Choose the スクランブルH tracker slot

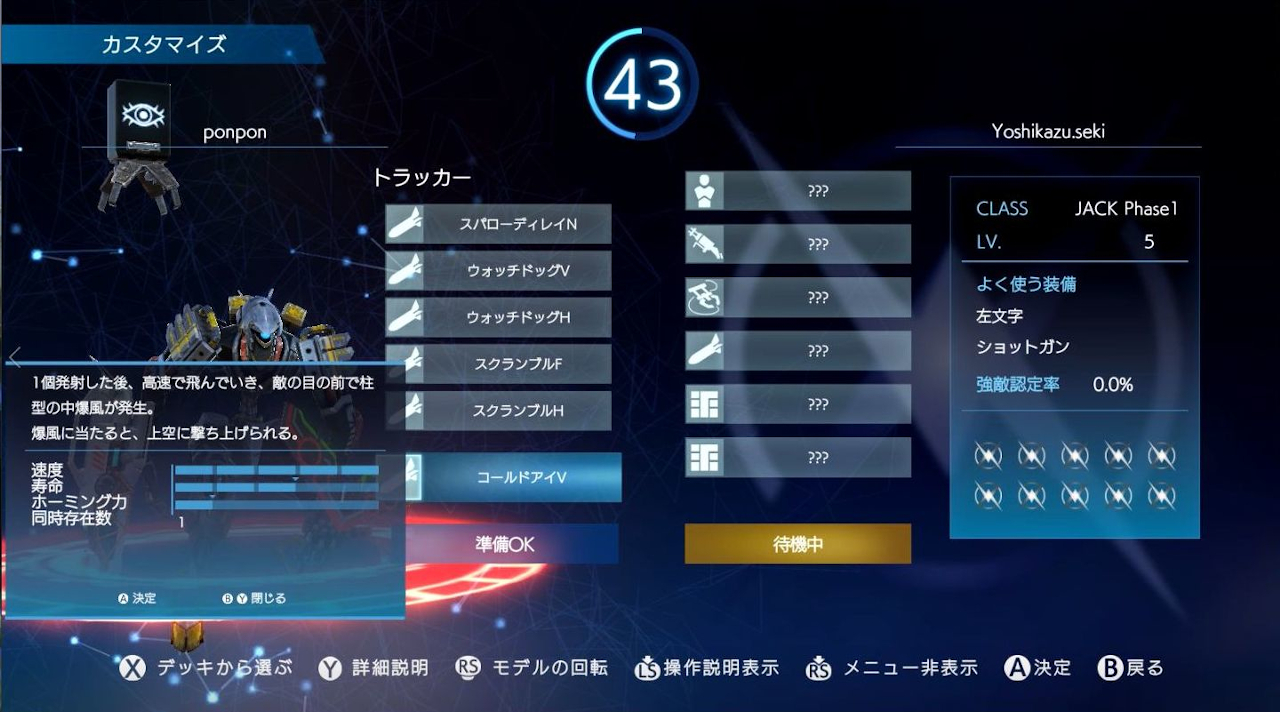click(x=498, y=410)
